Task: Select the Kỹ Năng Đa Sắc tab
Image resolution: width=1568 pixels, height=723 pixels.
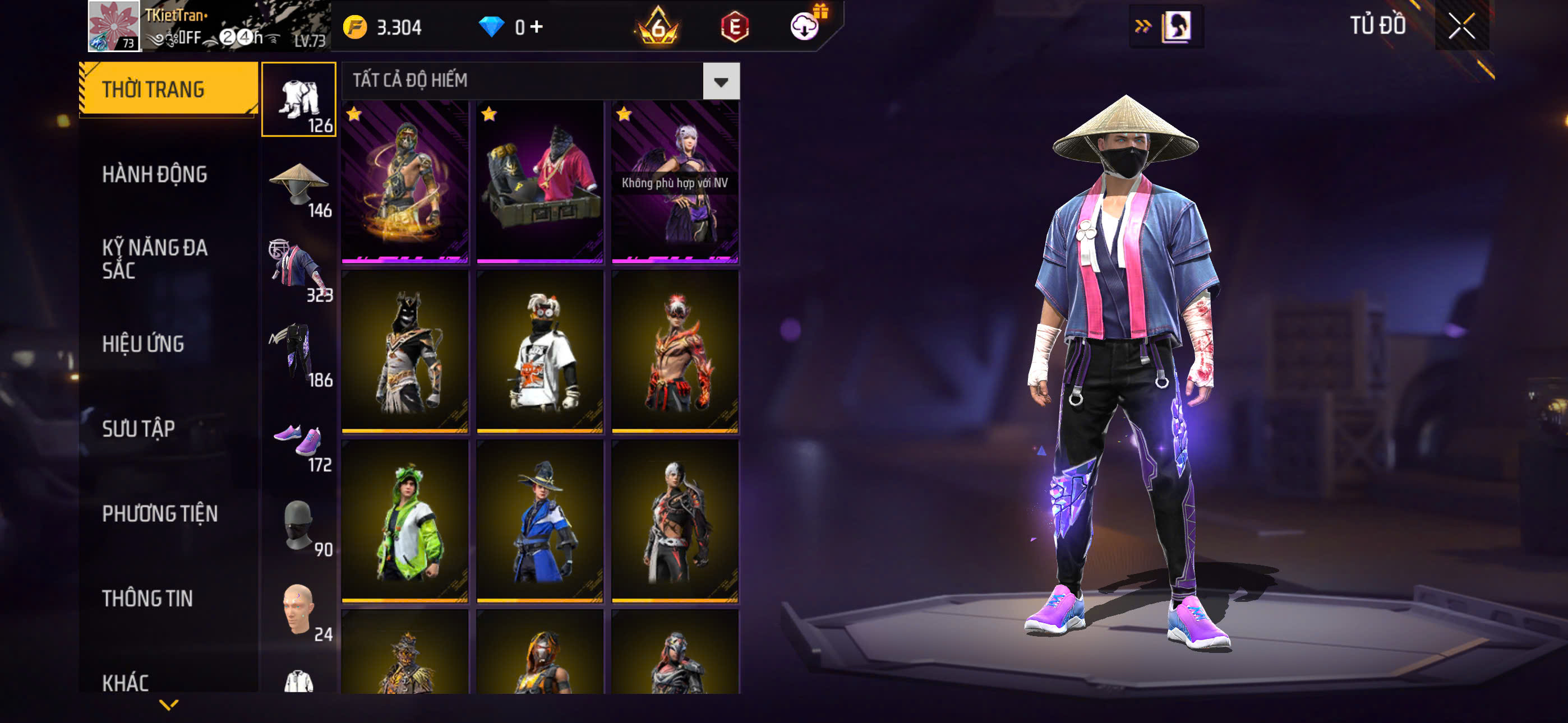Action: (155, 258)
